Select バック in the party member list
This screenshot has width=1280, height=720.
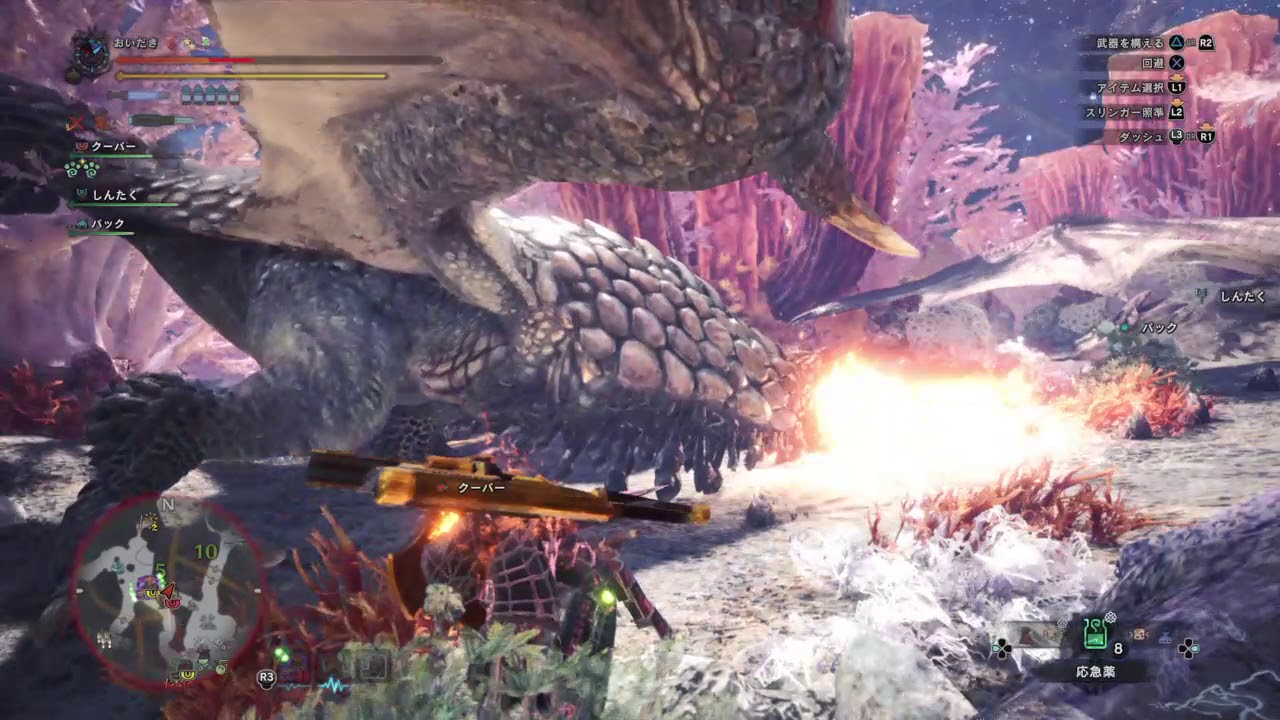click(x=107, y=224)
